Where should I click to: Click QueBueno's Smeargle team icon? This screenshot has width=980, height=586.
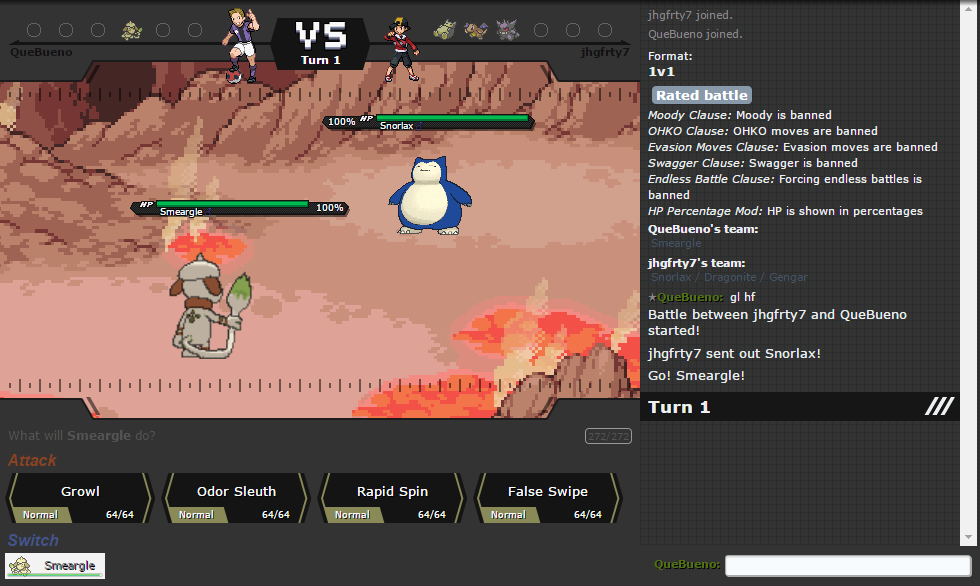(130, 31)
